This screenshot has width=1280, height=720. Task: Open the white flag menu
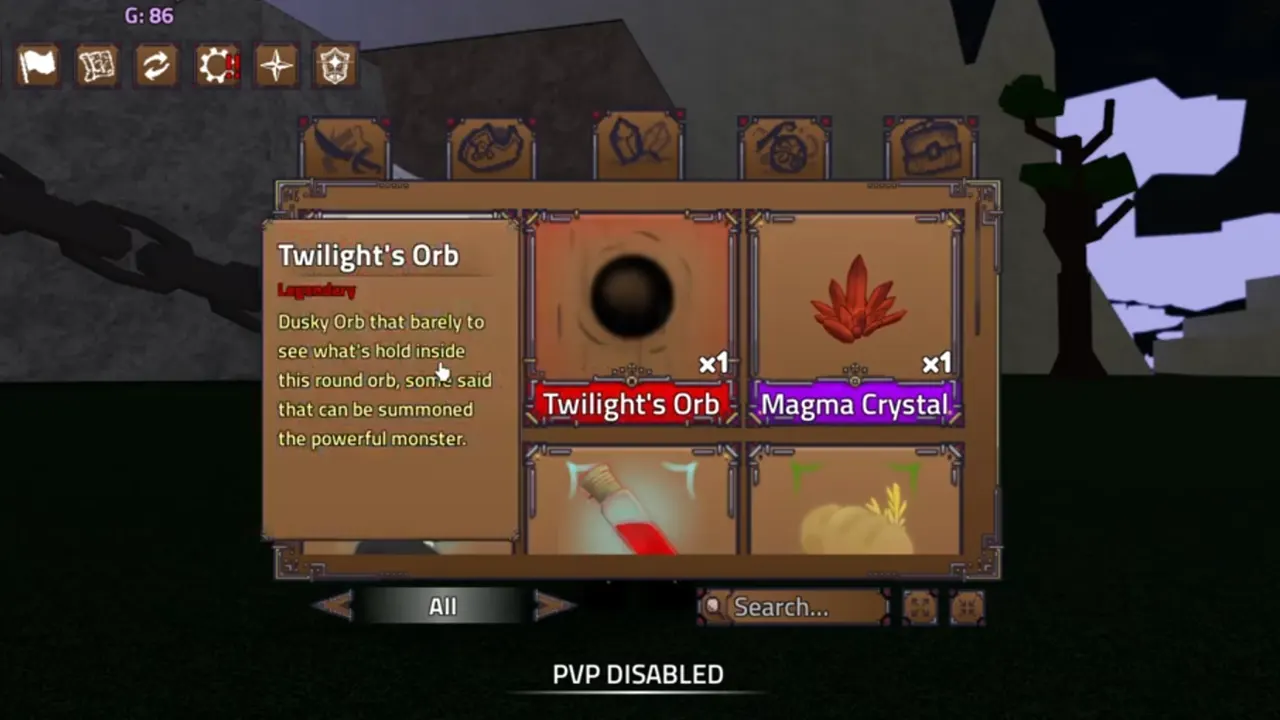tap(37, 65)
